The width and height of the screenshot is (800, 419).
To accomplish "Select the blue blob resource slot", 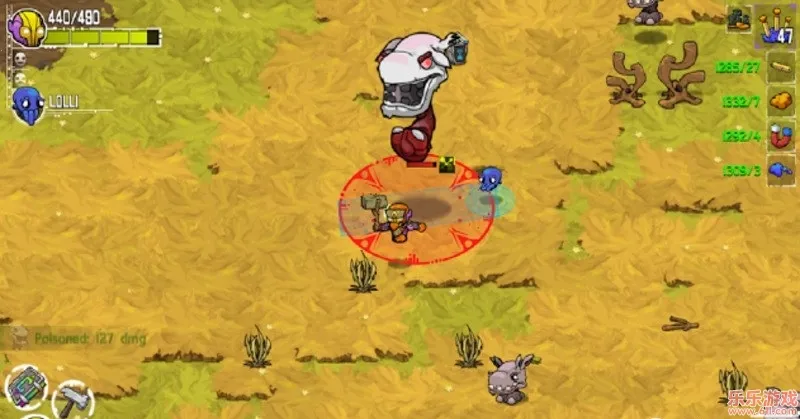I will coord(779,171).
